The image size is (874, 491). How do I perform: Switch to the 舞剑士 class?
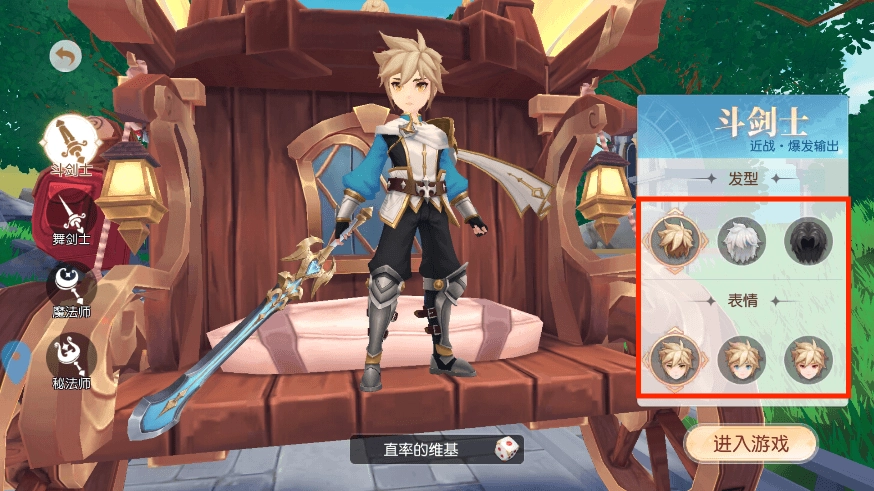[x=71, y=211]
